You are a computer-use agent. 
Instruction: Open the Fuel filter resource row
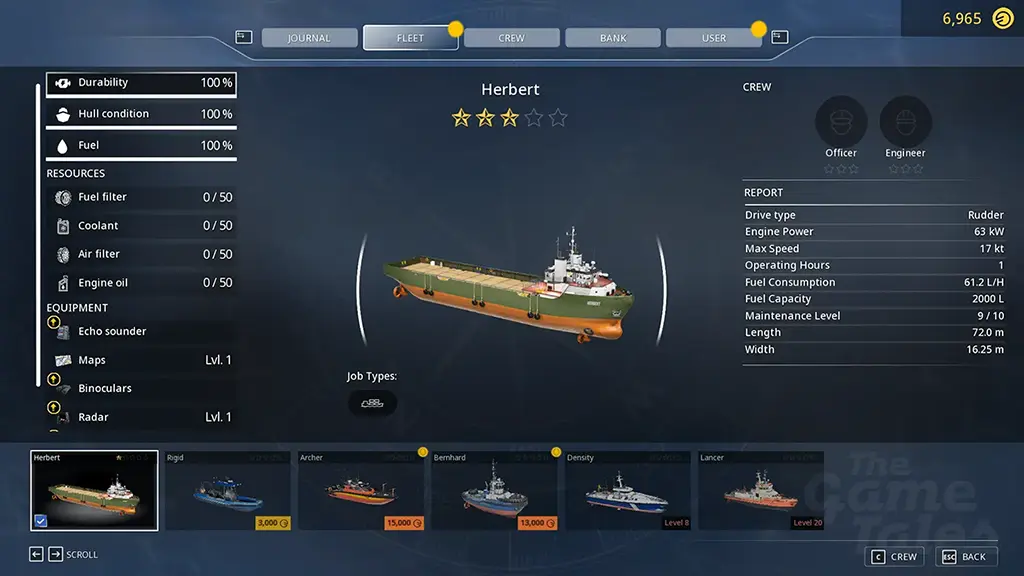142,198
